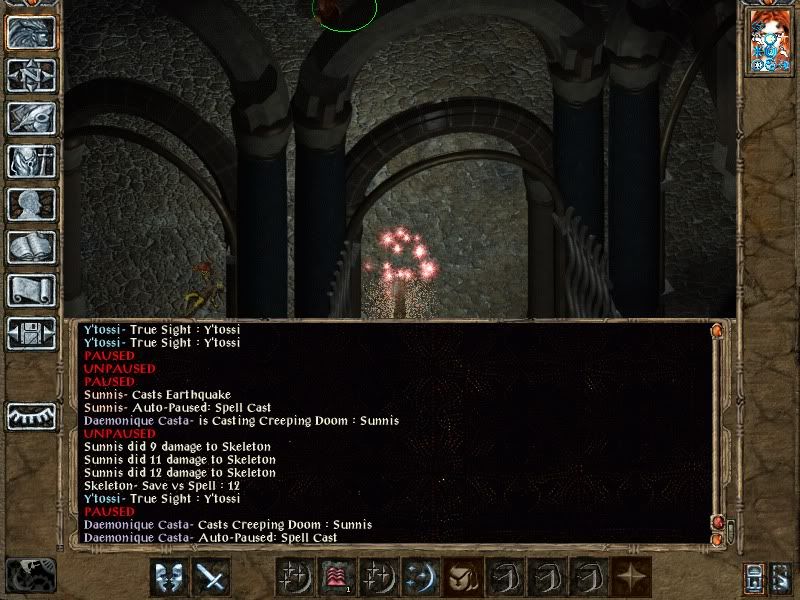Screen dimensions: 800x600
Task: Open the journal quill icon
Action: coord(31,118)
